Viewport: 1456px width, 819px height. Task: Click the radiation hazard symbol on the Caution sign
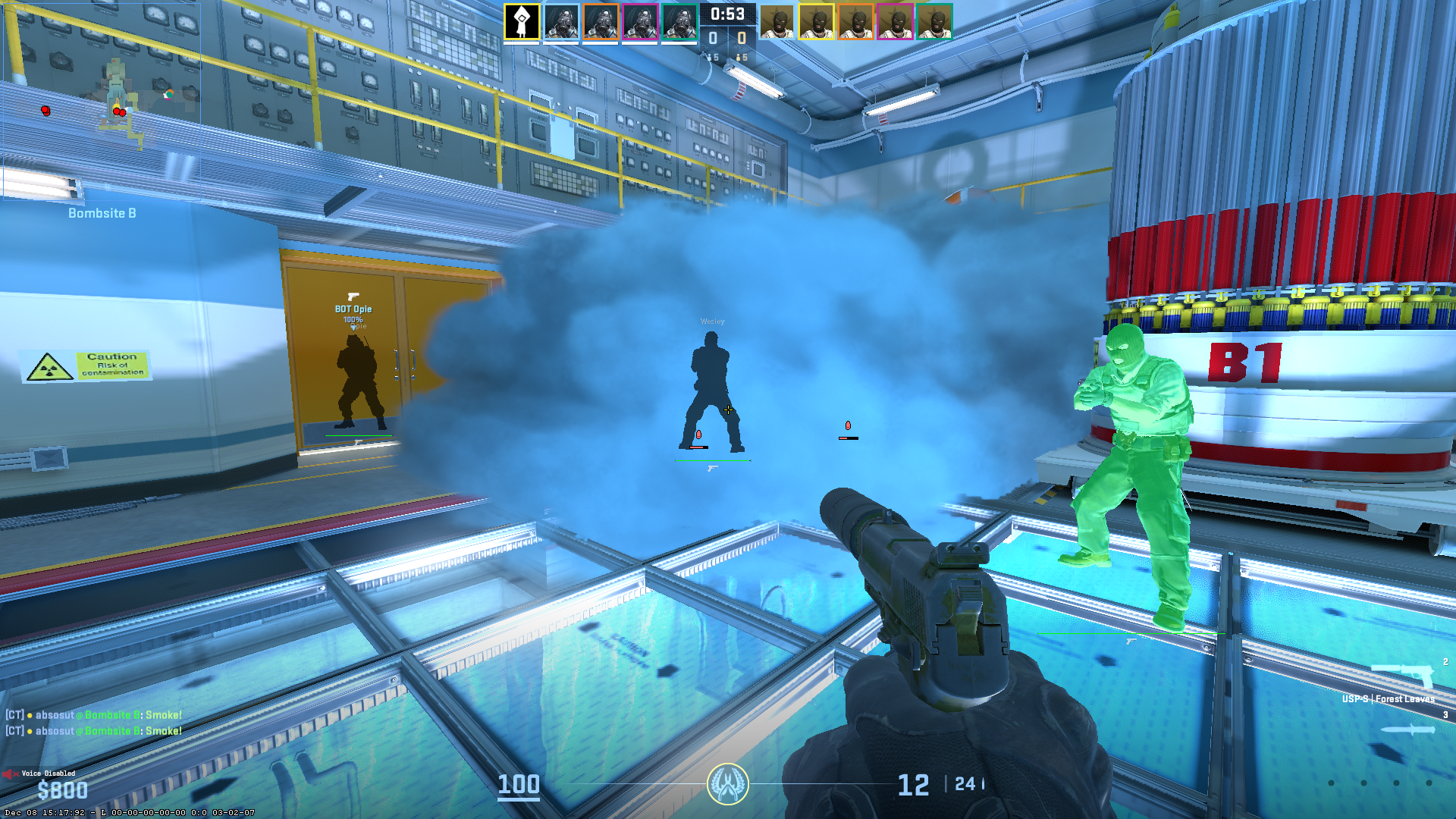48,370
